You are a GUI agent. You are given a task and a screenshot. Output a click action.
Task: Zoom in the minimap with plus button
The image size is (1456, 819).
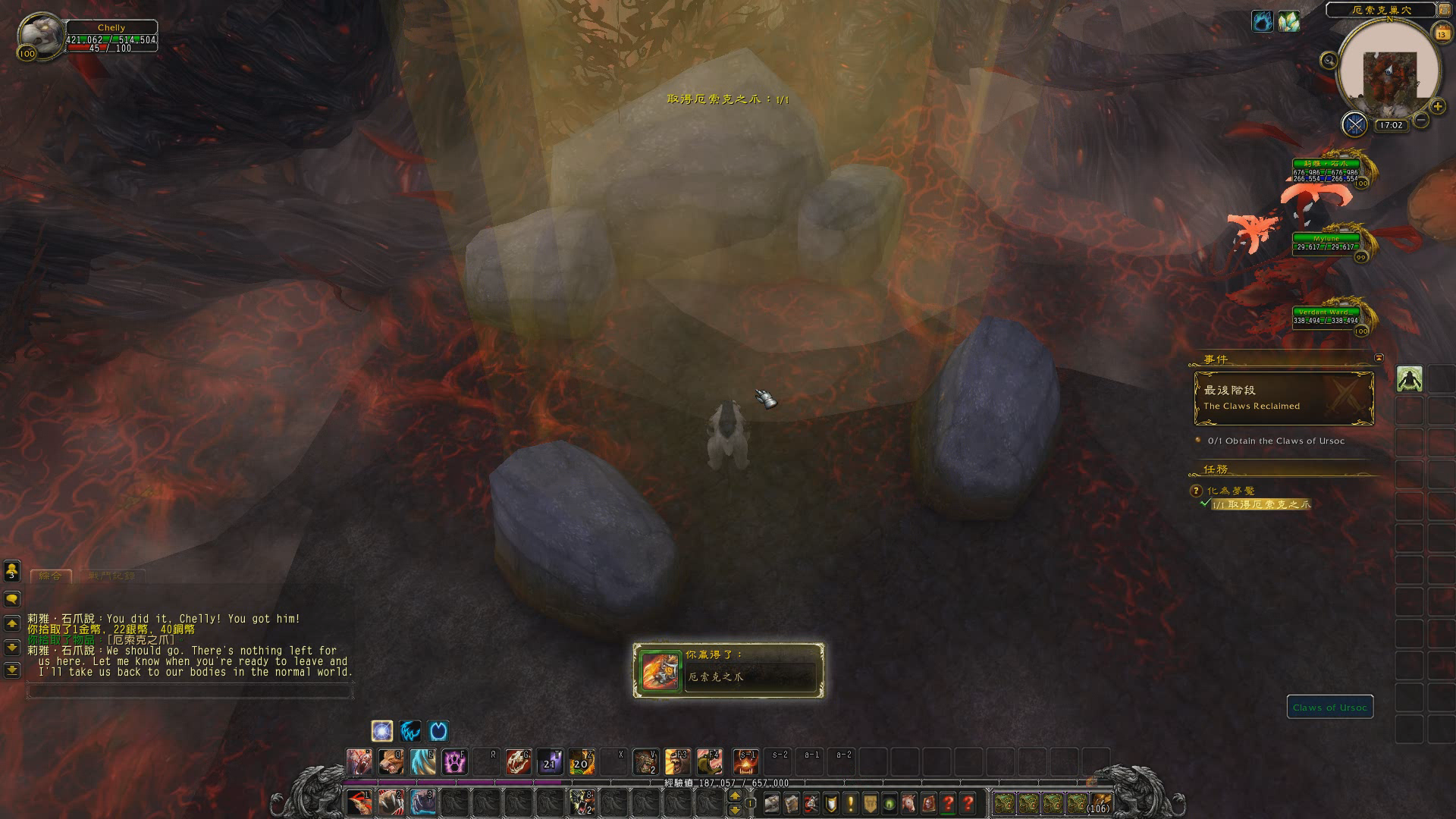pyautogui.click(x=1437, y=107)
